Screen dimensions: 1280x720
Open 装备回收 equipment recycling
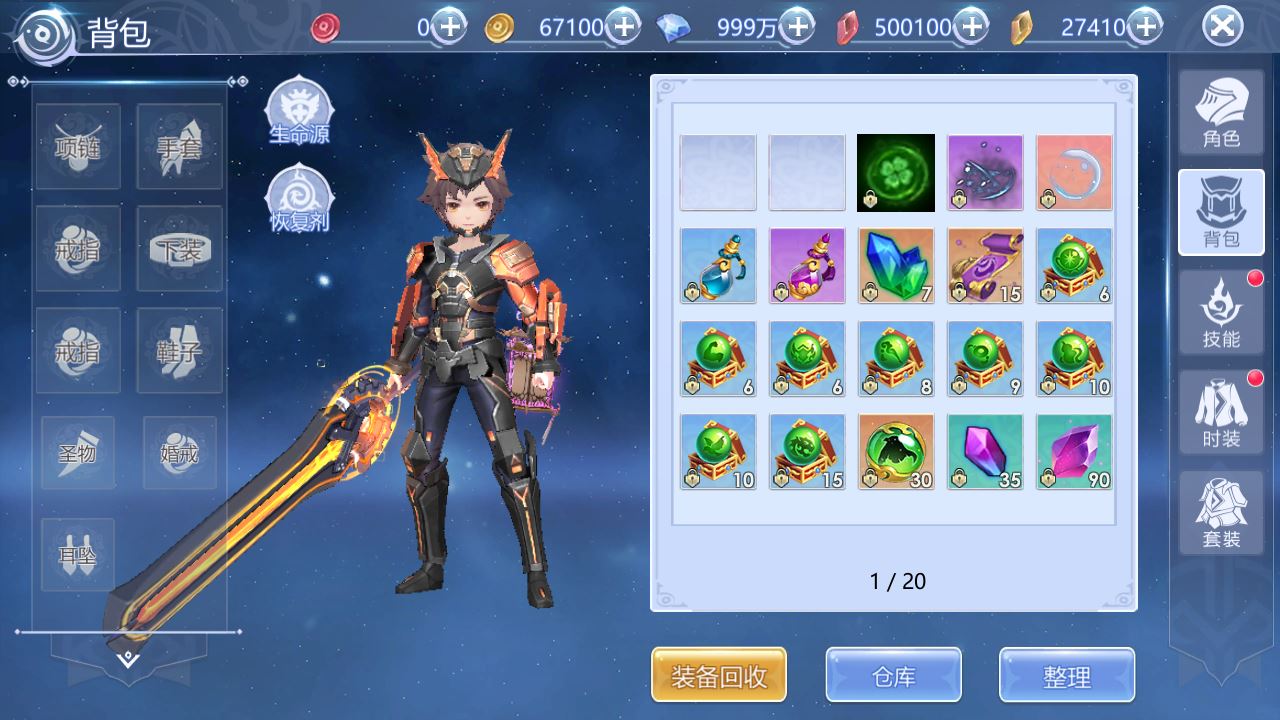click(x=719, y=675)
